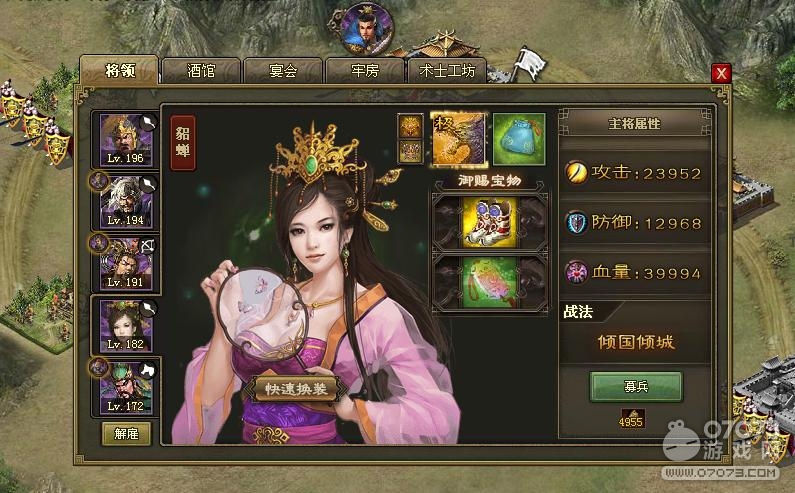Show the 术士工坊 tab

pyautogui.click(x=447, y=71)
